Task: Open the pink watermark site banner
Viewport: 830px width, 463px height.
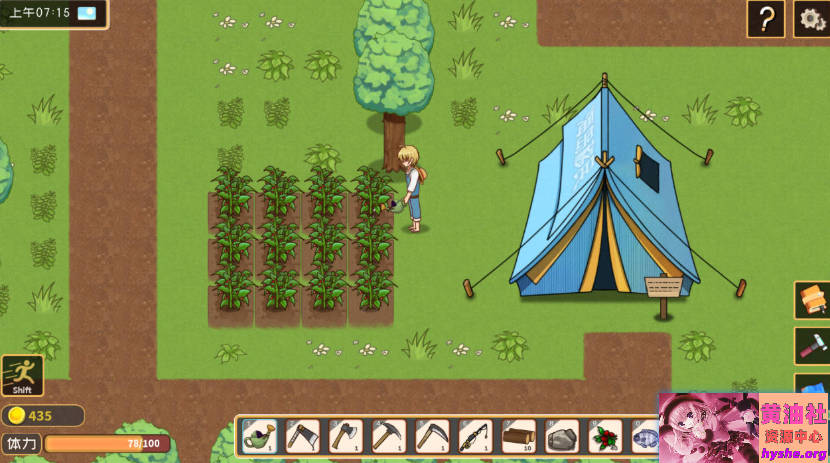Action: click(743, 427)
